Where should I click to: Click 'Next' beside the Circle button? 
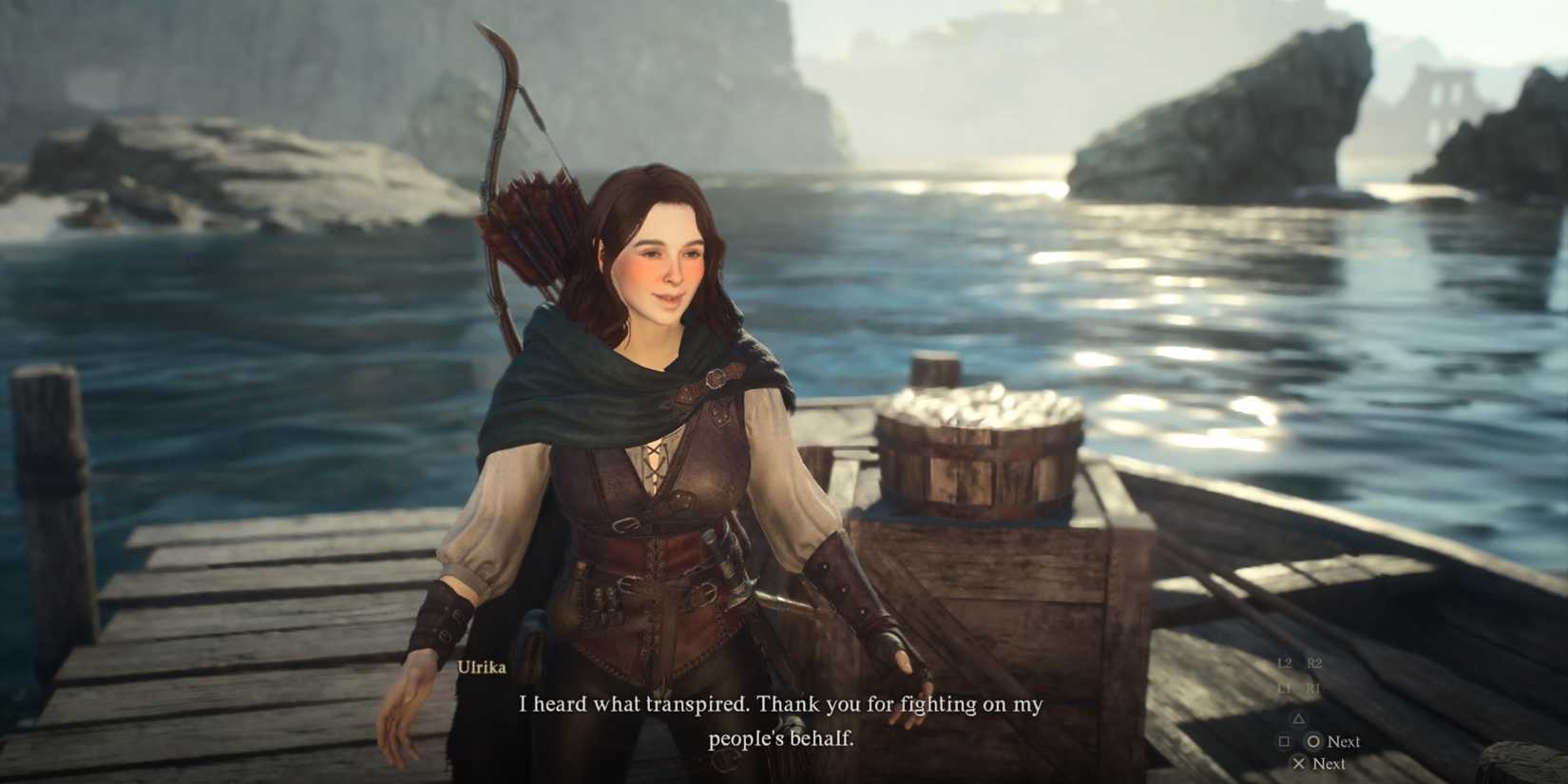(x=1343, y=741)
